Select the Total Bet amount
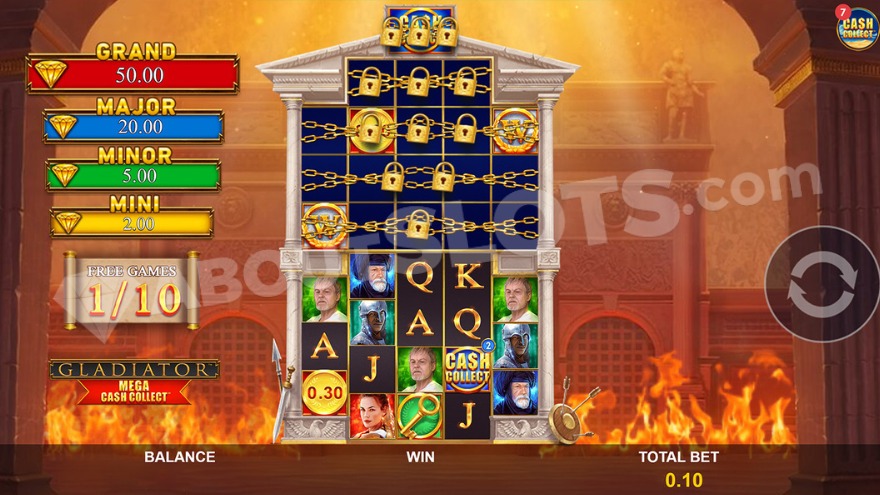 click(x=684, y=480)
